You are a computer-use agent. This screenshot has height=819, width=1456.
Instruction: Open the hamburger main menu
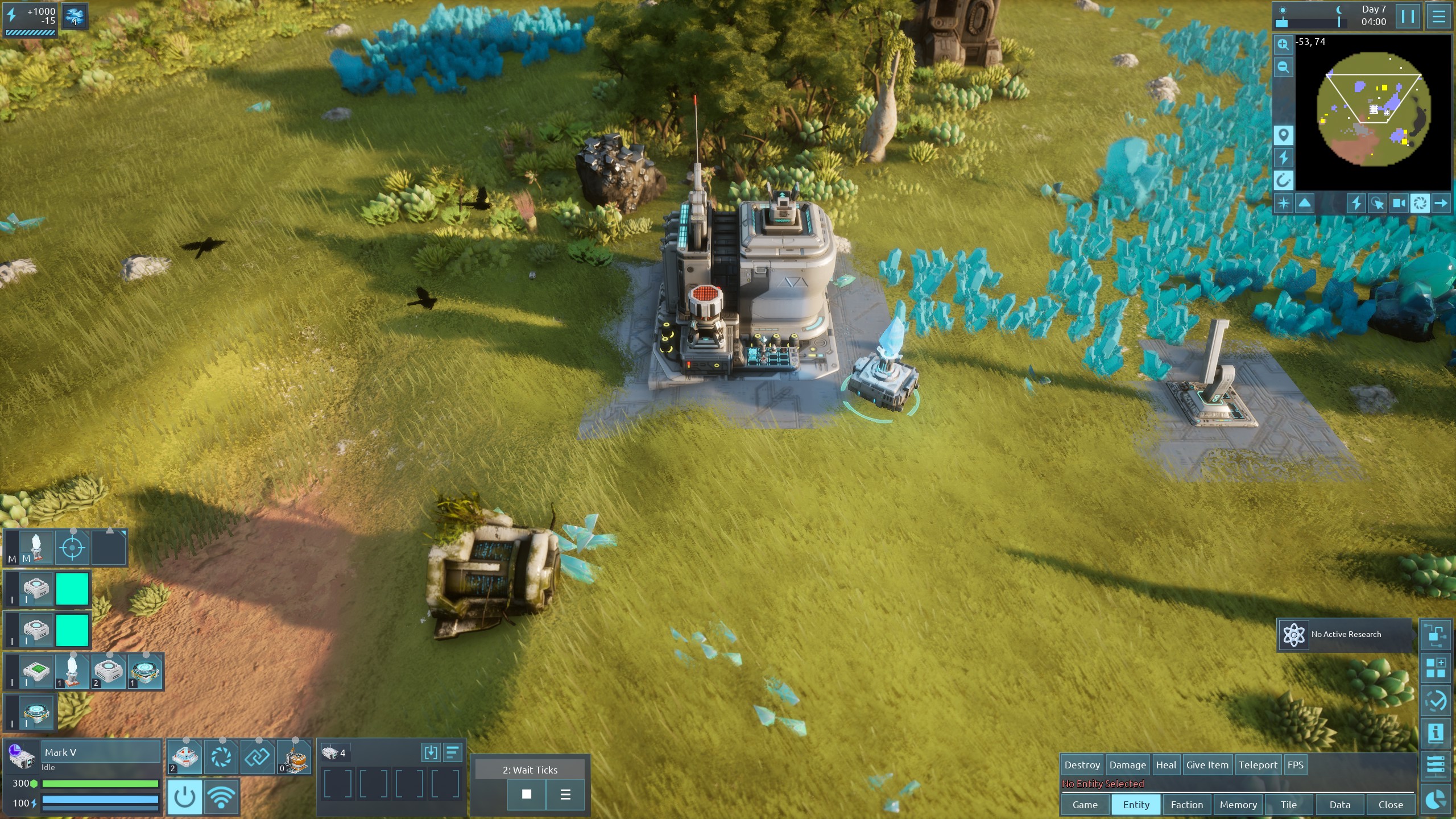1439,16
